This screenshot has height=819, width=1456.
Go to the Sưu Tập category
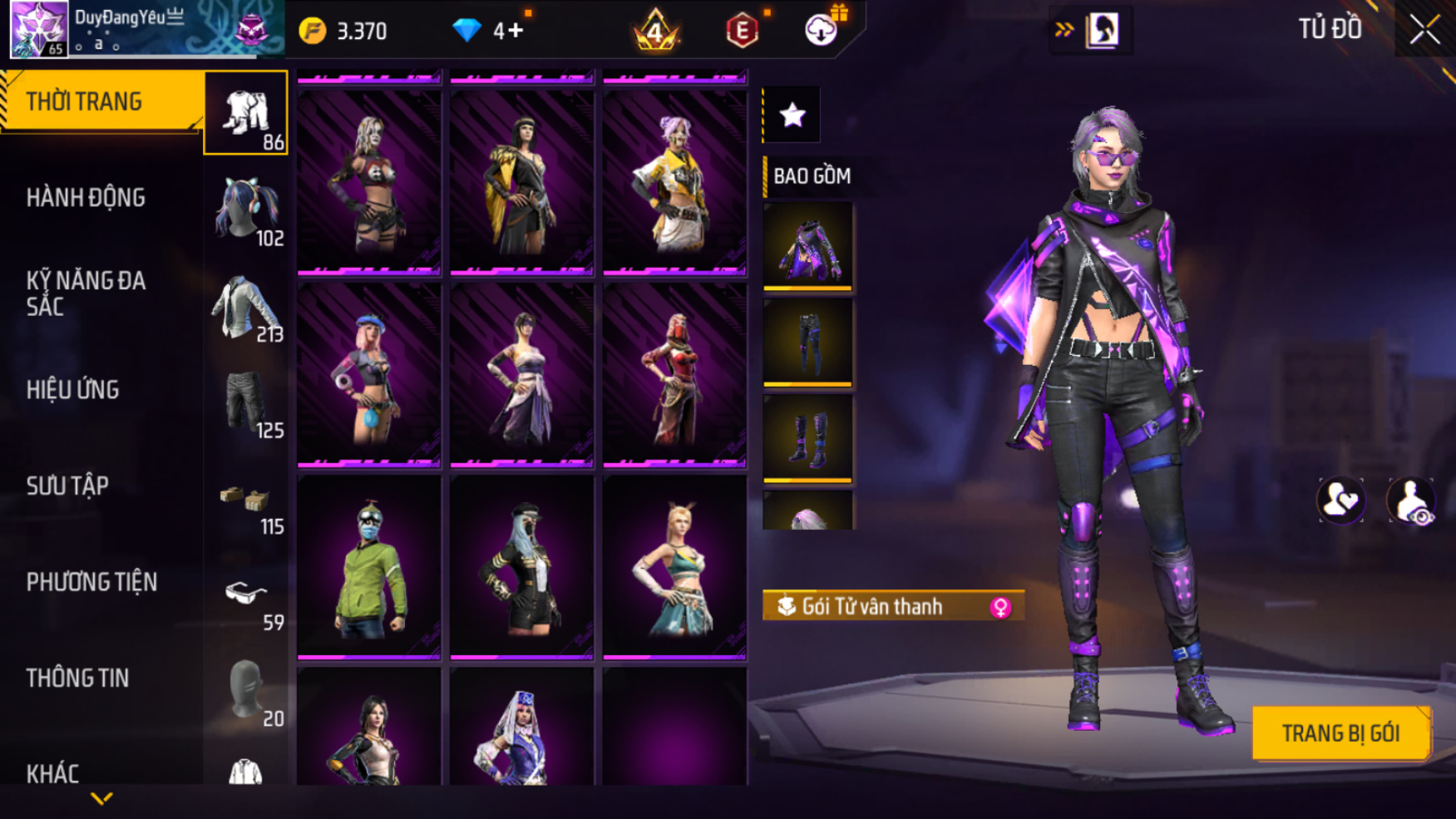pos(68,486)
